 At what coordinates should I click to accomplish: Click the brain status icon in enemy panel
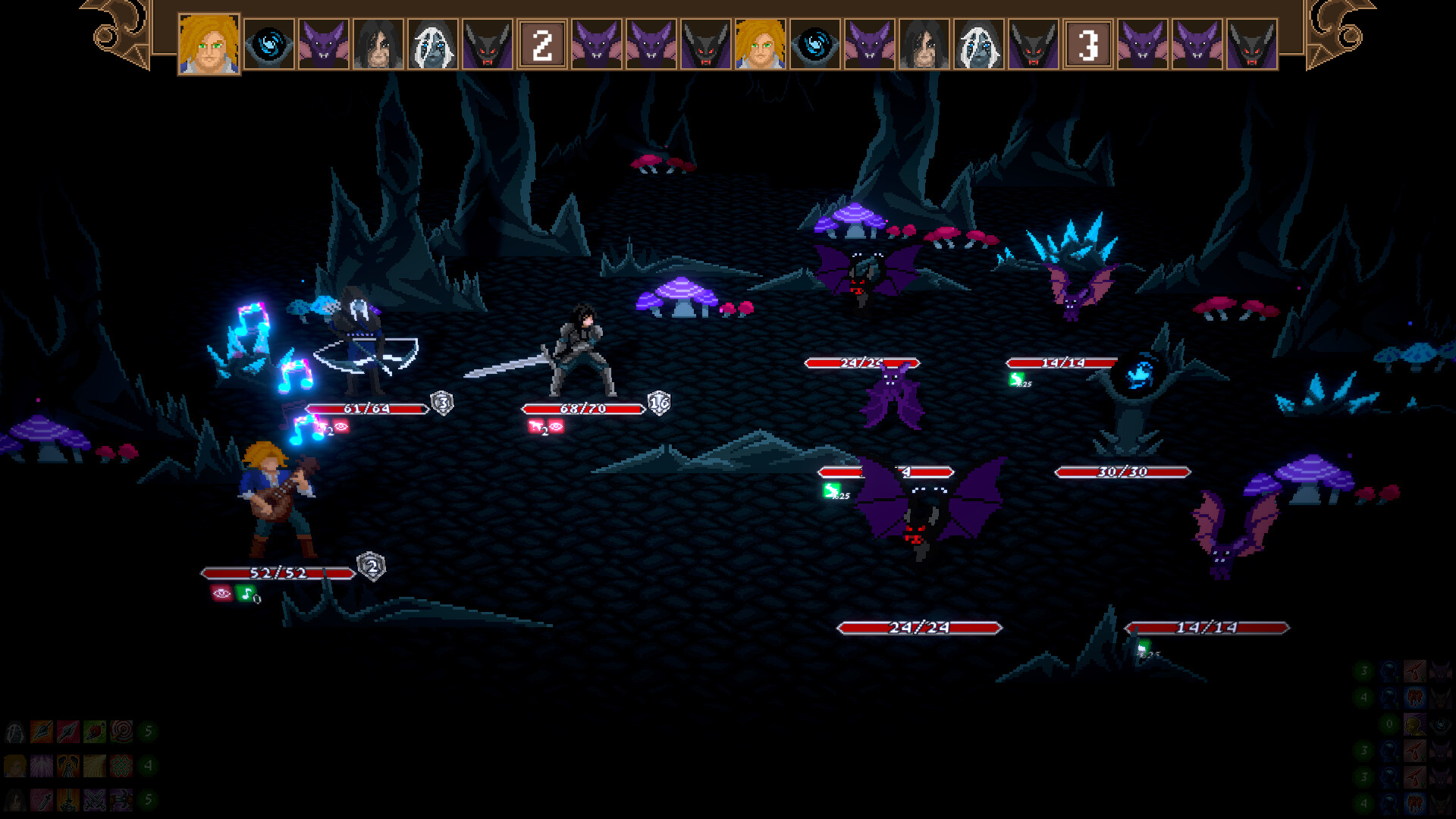coord(1389,670)
